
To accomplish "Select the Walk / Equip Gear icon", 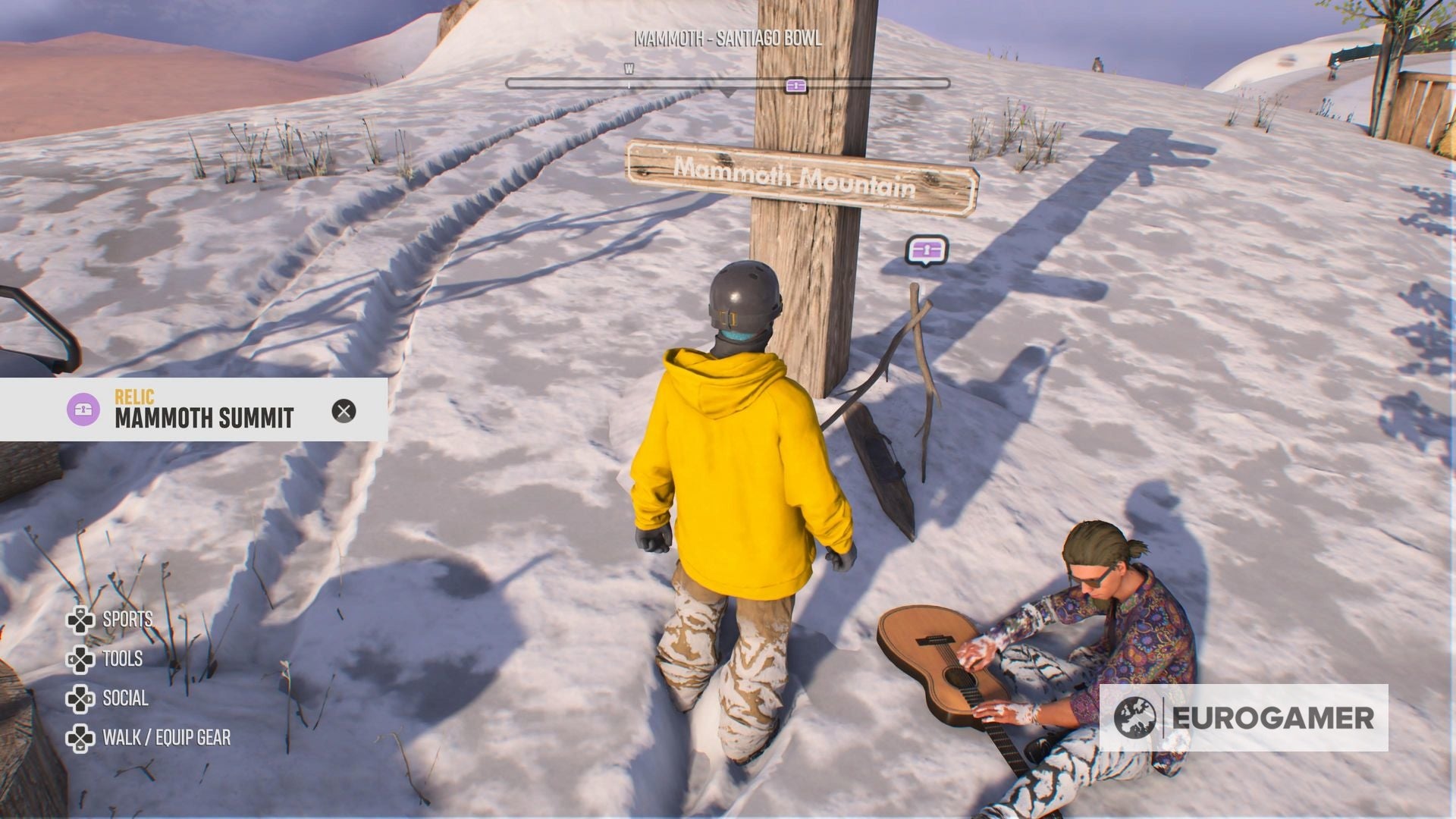I will pyautogui.click(x=80, y=738).
